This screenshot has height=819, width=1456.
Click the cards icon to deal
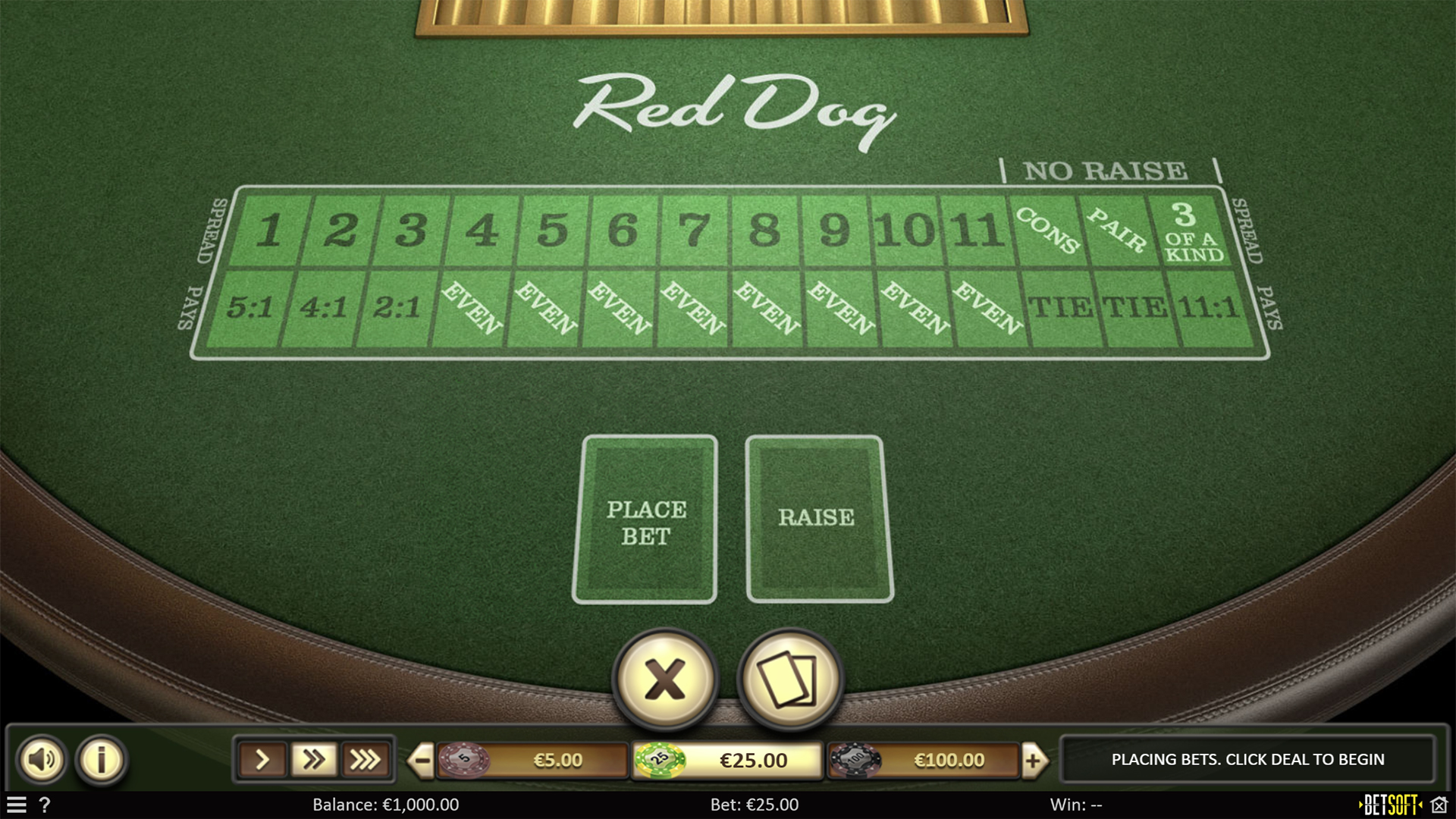coord(791,681)
